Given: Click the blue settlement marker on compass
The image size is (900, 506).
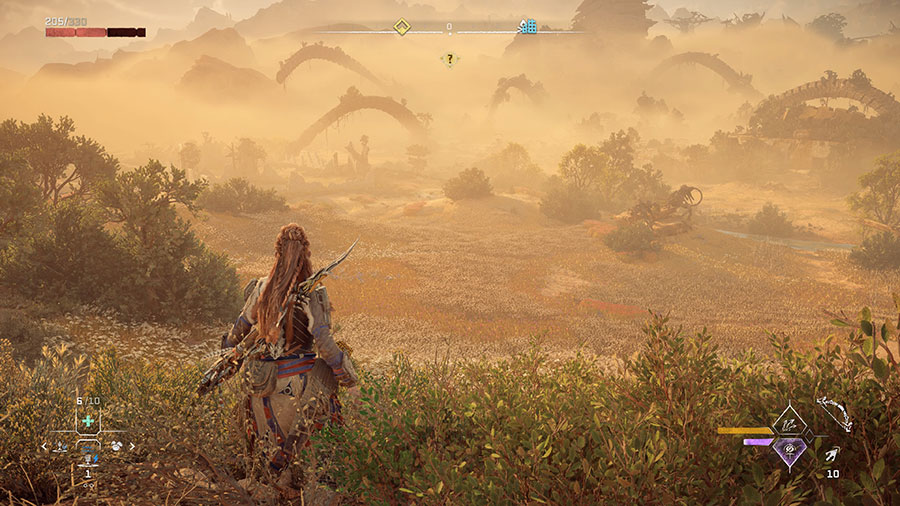Looking at the screenshot, I should [x=528, y=26].
